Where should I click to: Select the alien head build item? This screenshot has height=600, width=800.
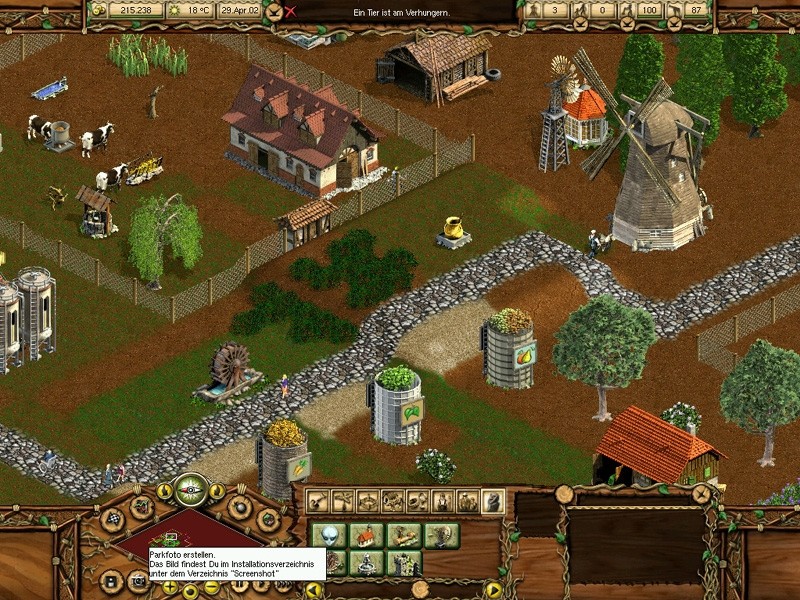330,535
